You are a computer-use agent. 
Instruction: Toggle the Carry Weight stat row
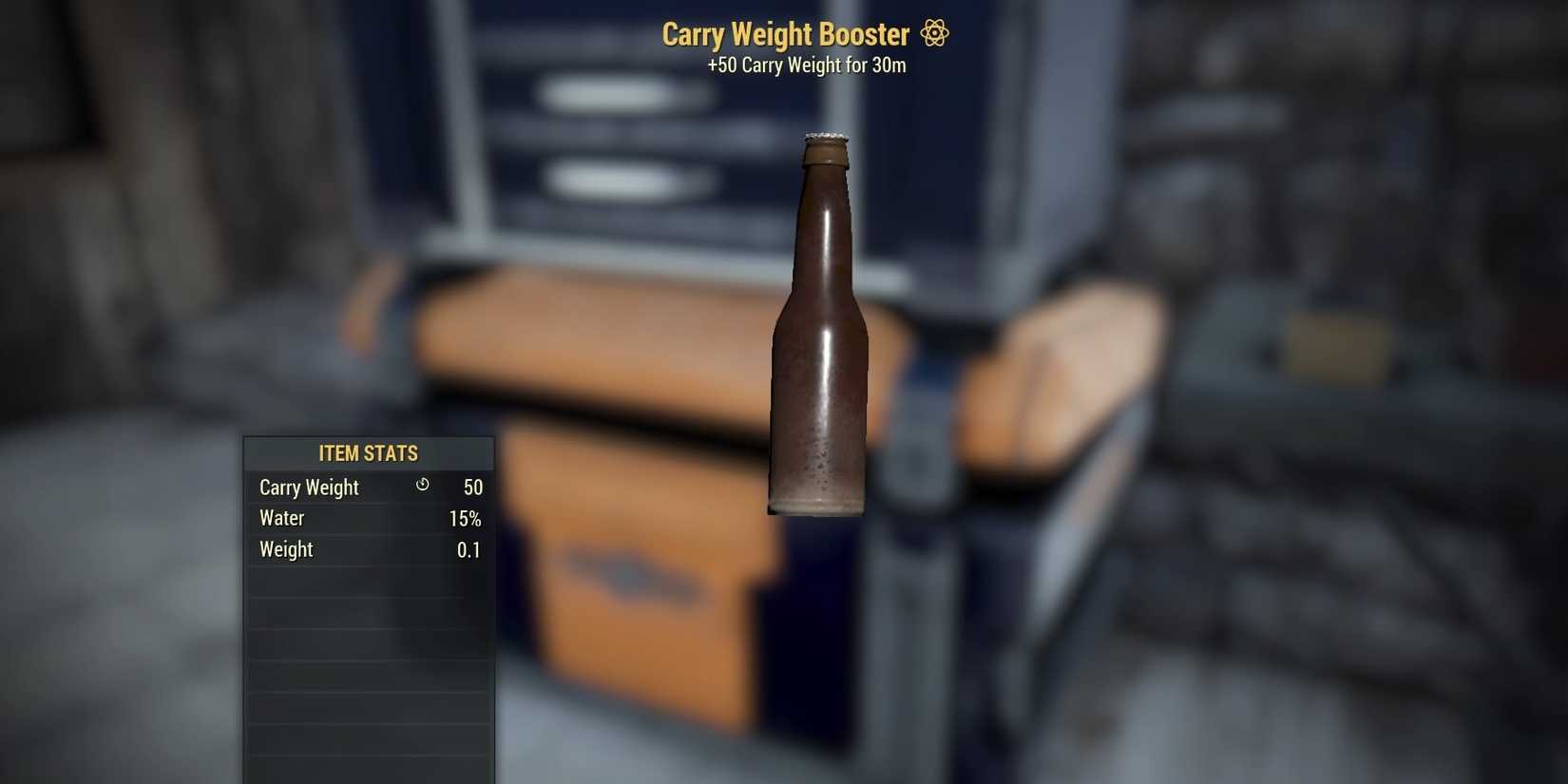tap(369, 487)
